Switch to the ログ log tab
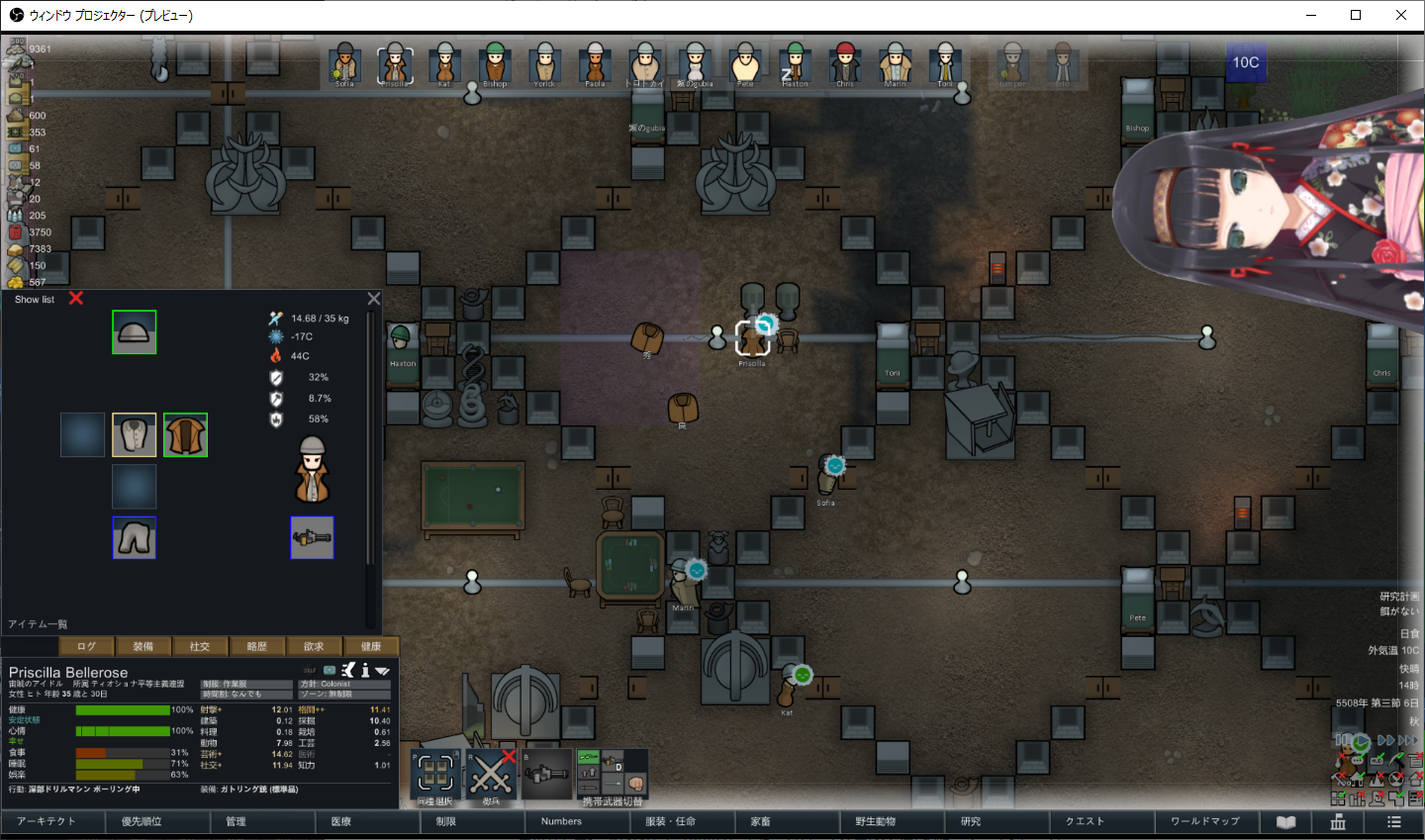The height and width of the screenshot is (840, 1425). click(87, 646)
